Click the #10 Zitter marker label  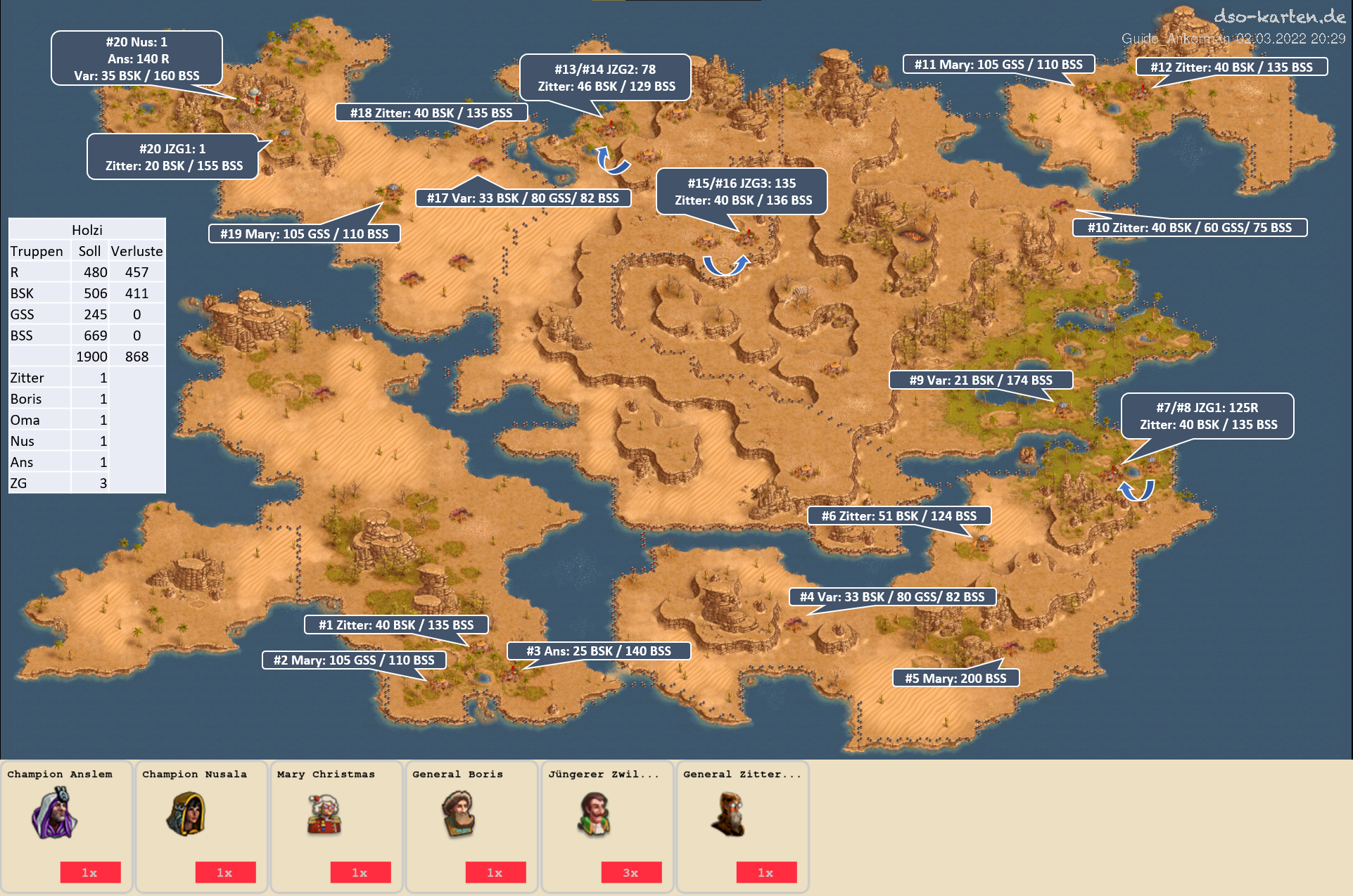pos(1189,227)
